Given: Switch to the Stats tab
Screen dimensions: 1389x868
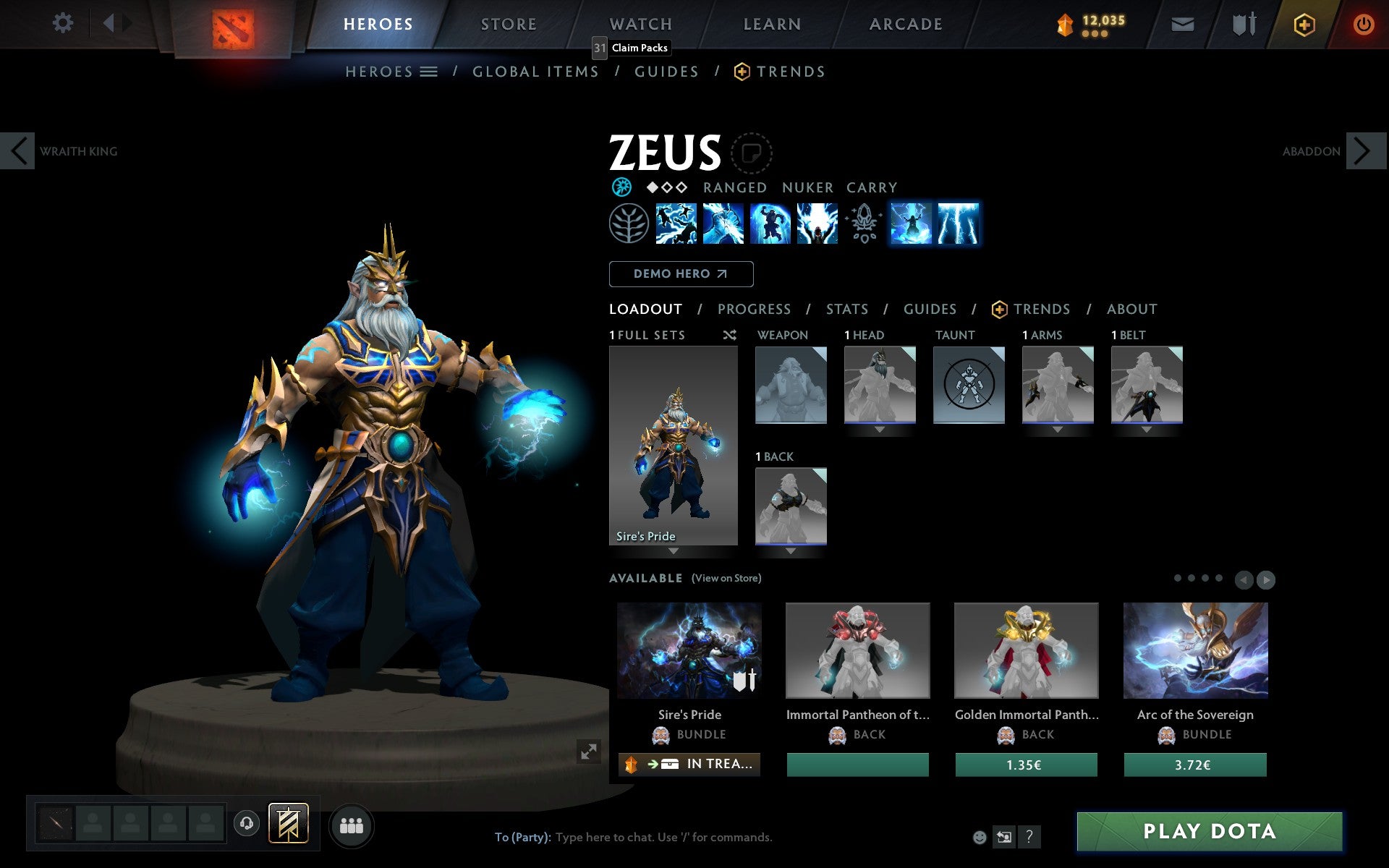Looking at the screenshot, I should coord(846,309).
